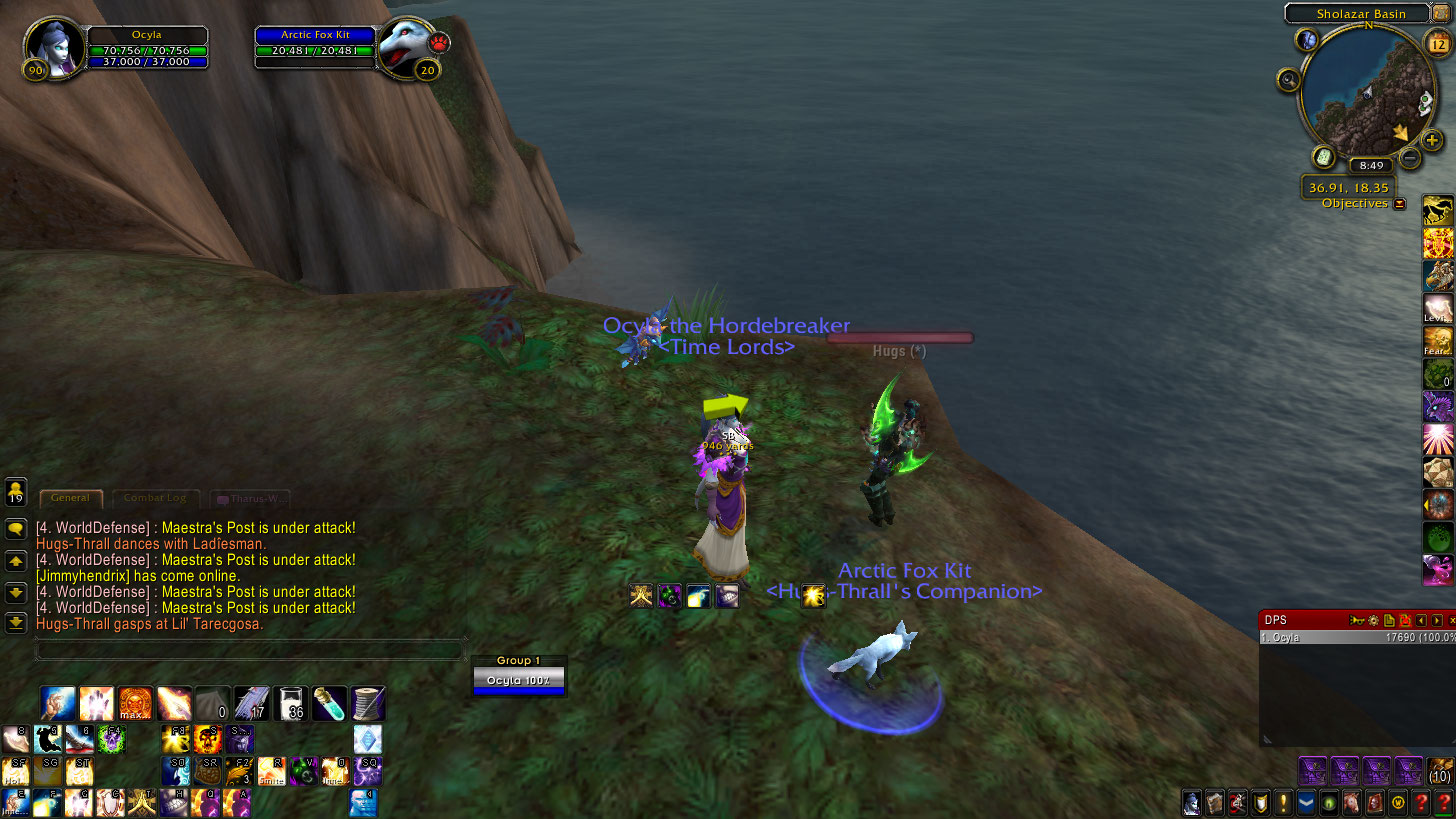Use the Levitate ability on side bar
This screenshot has width=1456, height=819.
click(x=1438, y=308)
